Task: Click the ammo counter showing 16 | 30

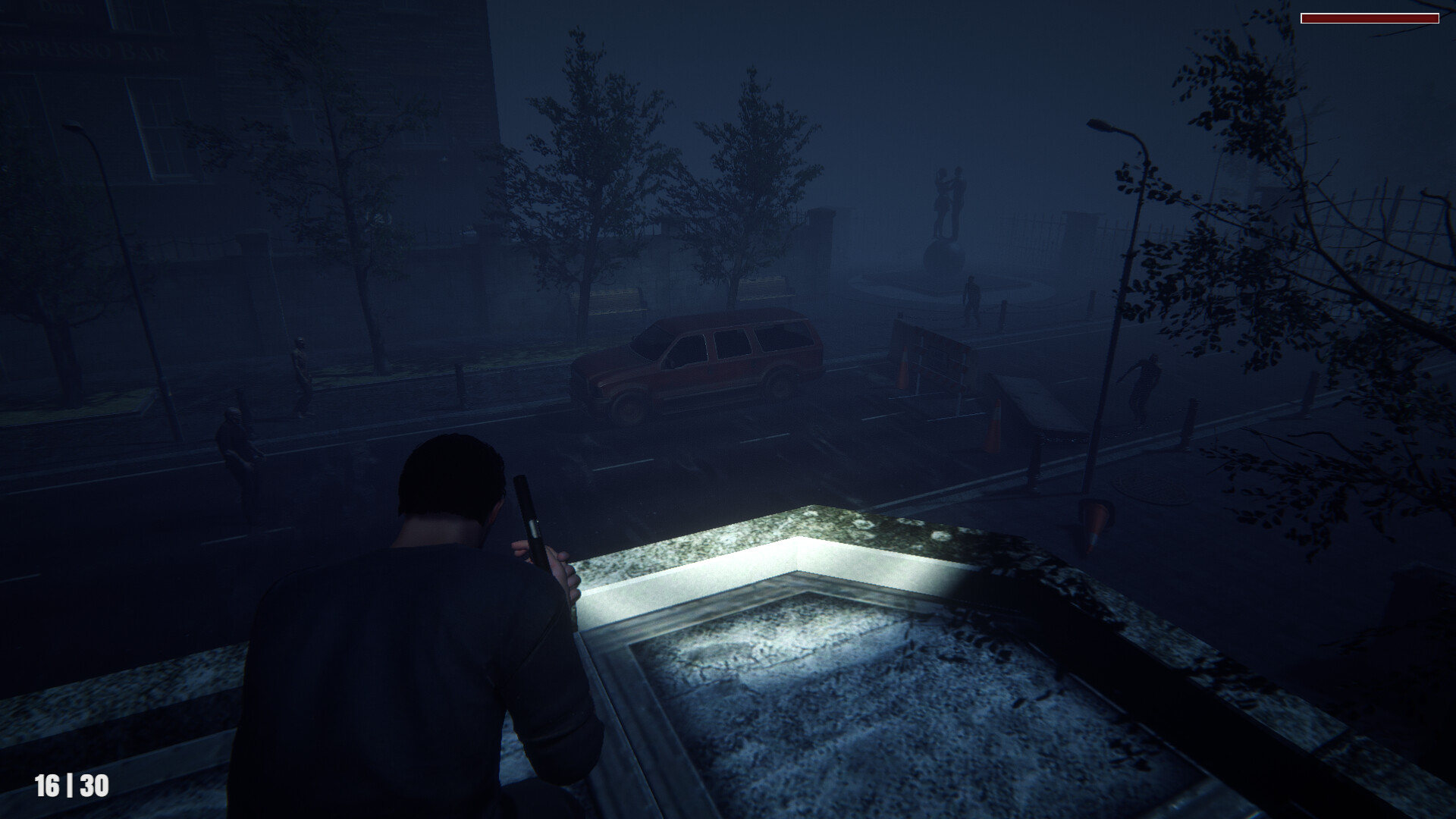Action: pos(72,785)
